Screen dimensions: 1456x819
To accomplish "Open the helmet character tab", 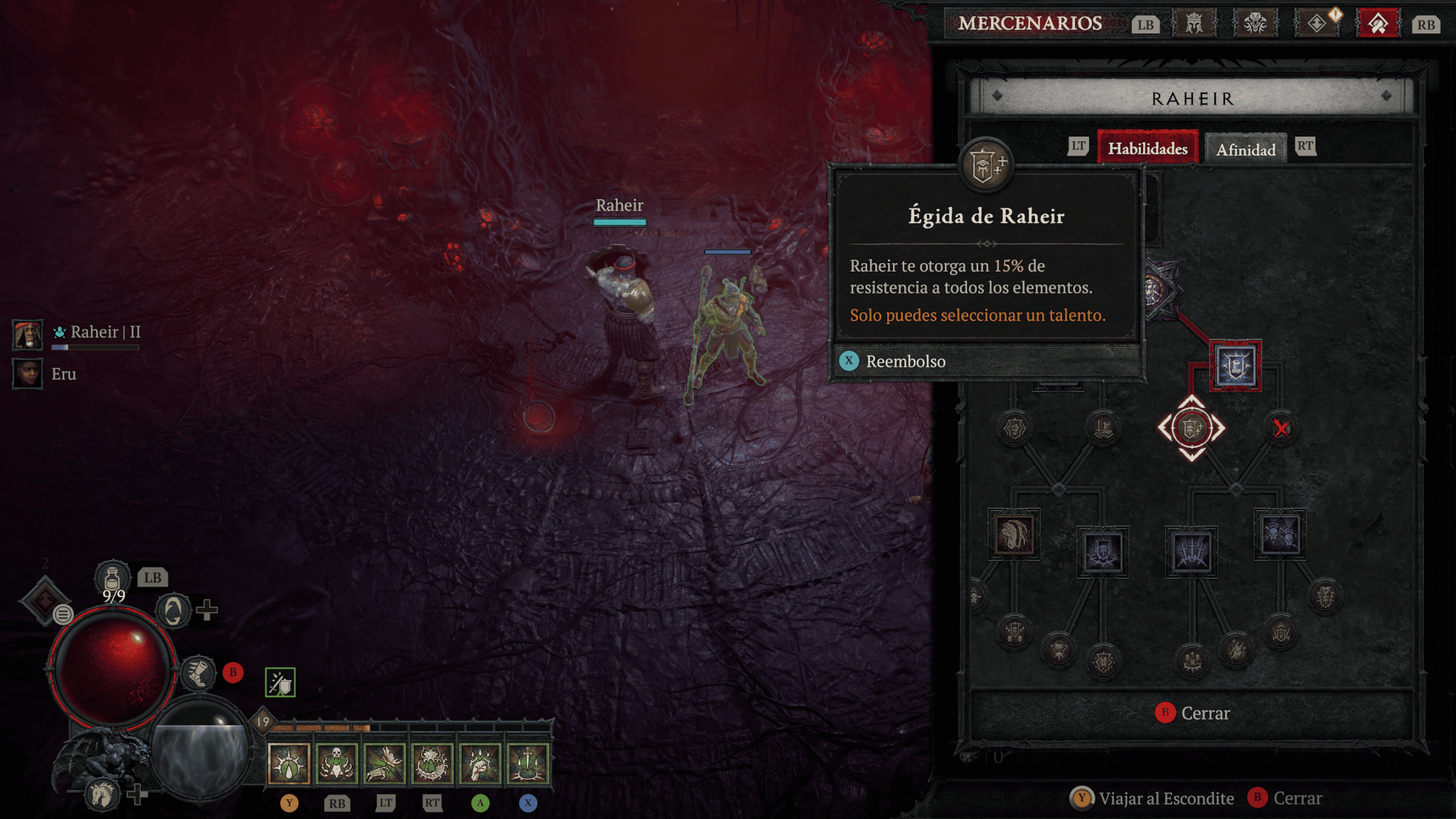I will coord(1194,24).
